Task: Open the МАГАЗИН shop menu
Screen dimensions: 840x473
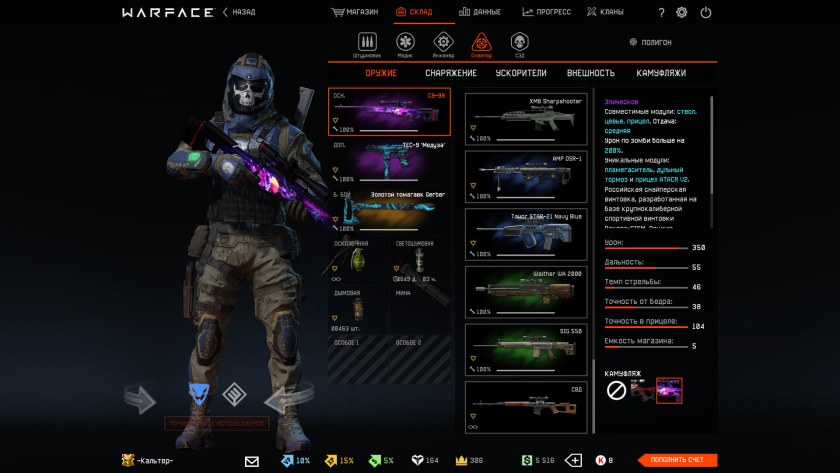Action: (357, 12)
